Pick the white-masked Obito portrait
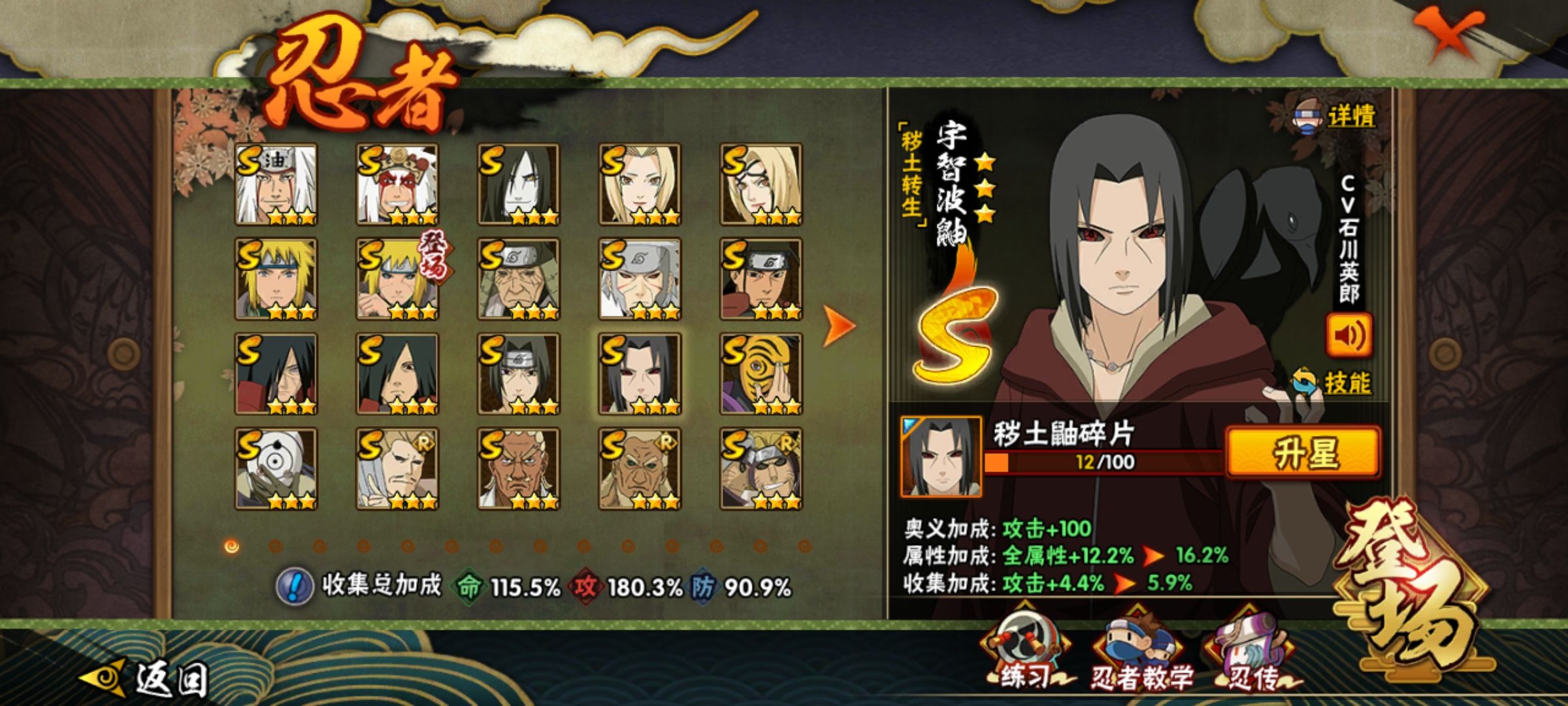This screenshot has height=706, width=1568. point(276,469)
